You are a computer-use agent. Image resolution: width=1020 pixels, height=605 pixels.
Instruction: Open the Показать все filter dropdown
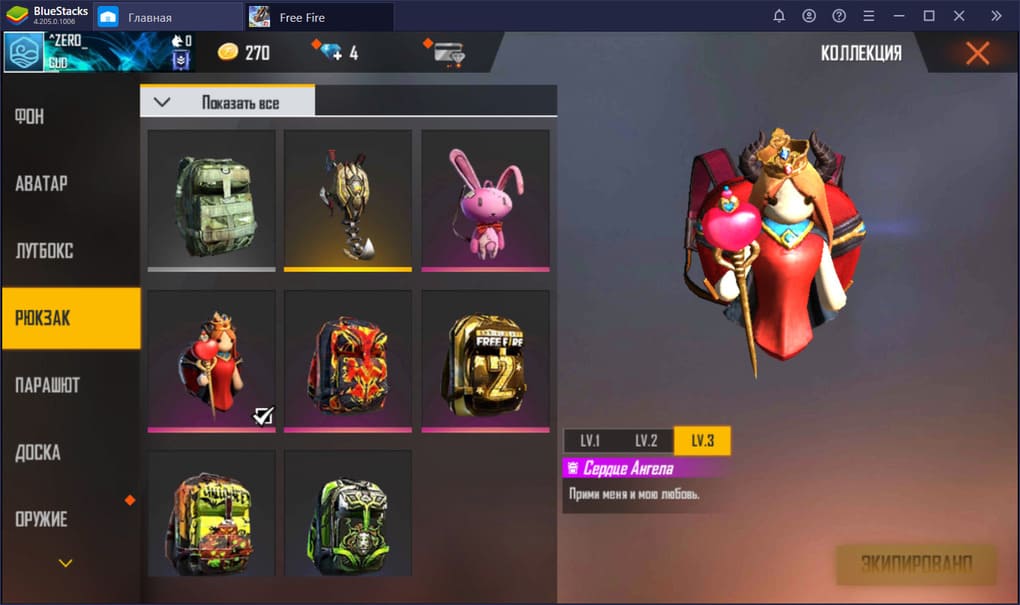pos(228,102)
